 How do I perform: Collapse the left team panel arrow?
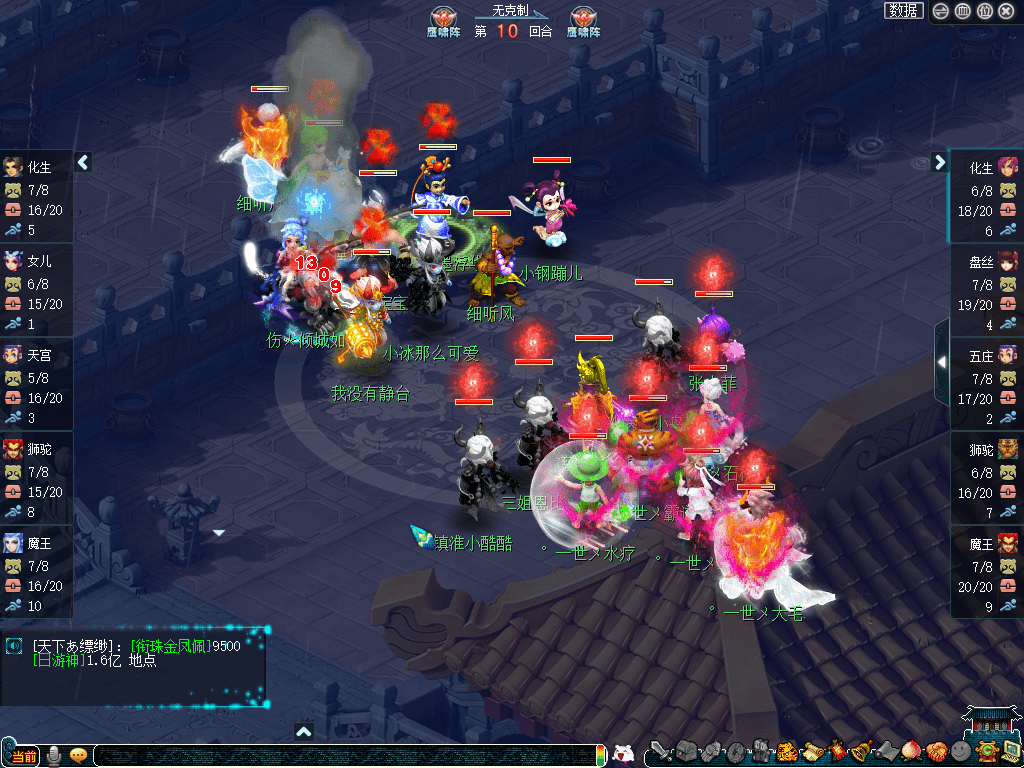[x=84, y=162]
